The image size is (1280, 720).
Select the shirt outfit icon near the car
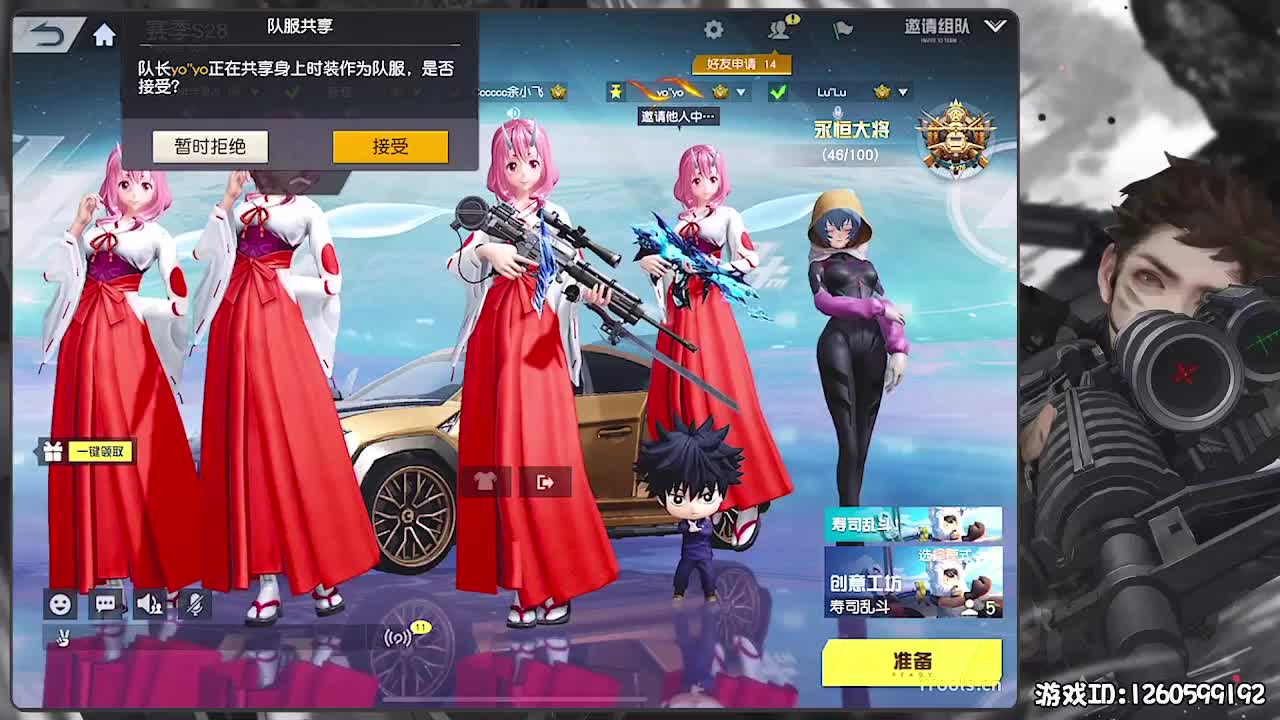(x=483, y=481)
